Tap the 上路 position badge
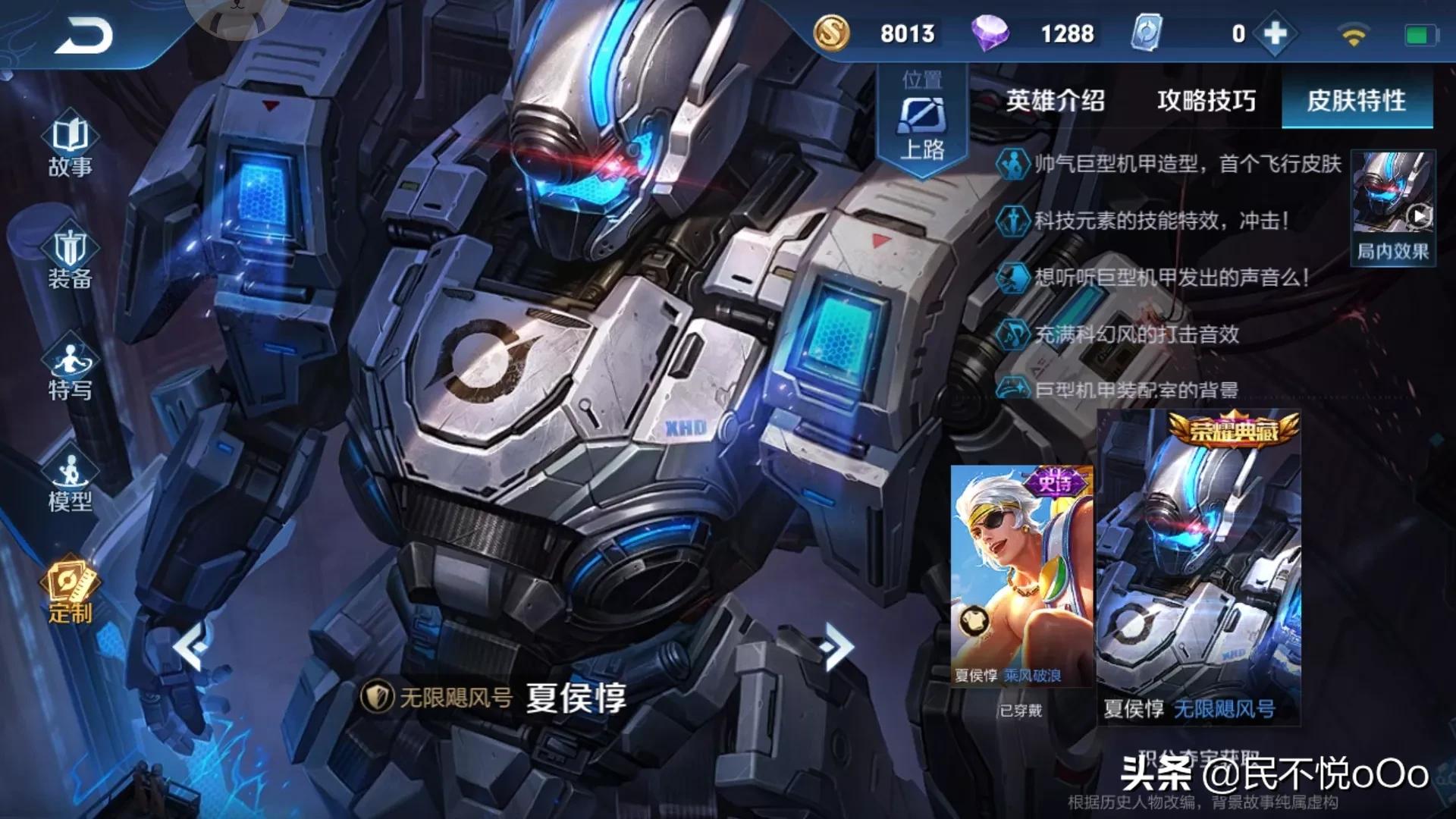The image size is (1456, 819). 922,121
